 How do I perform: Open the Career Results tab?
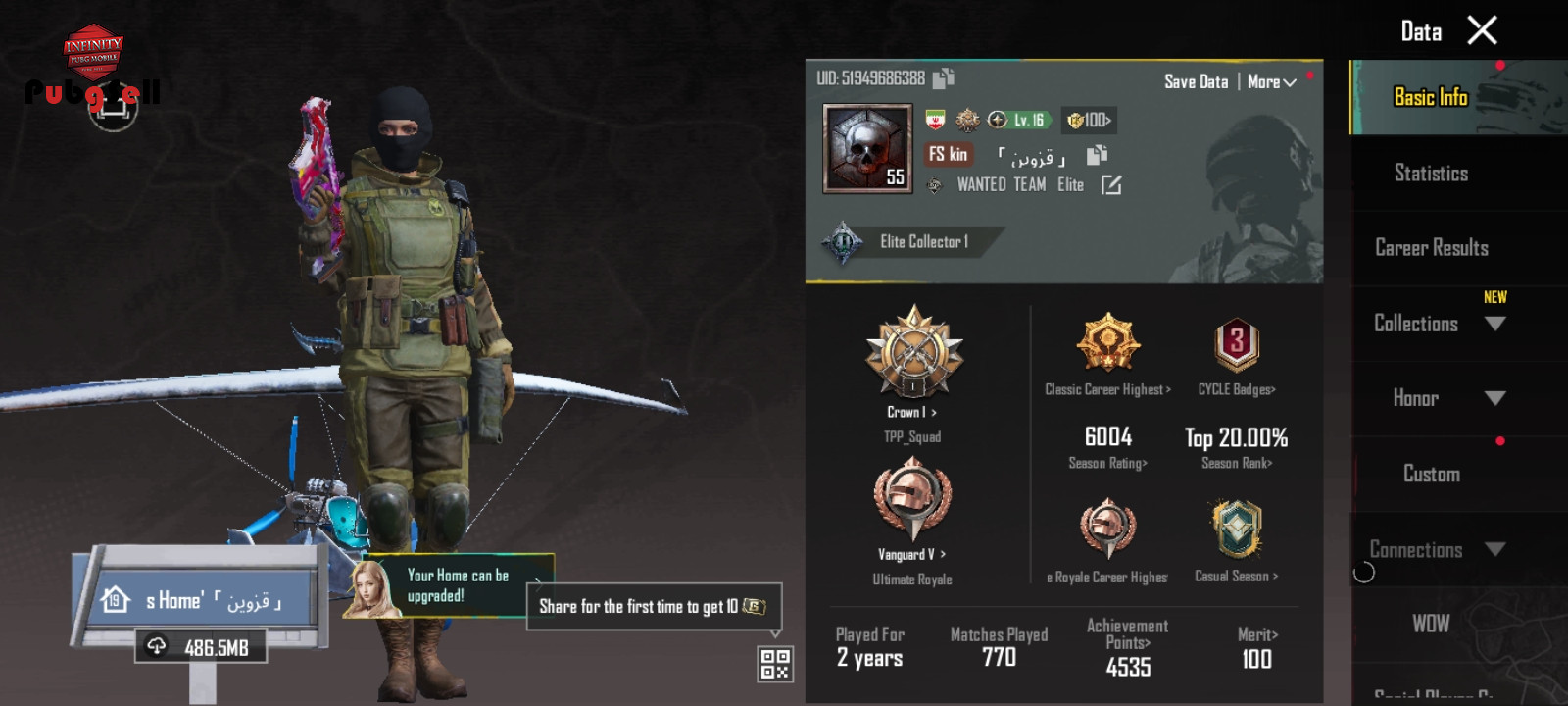tap(1431, 248)
